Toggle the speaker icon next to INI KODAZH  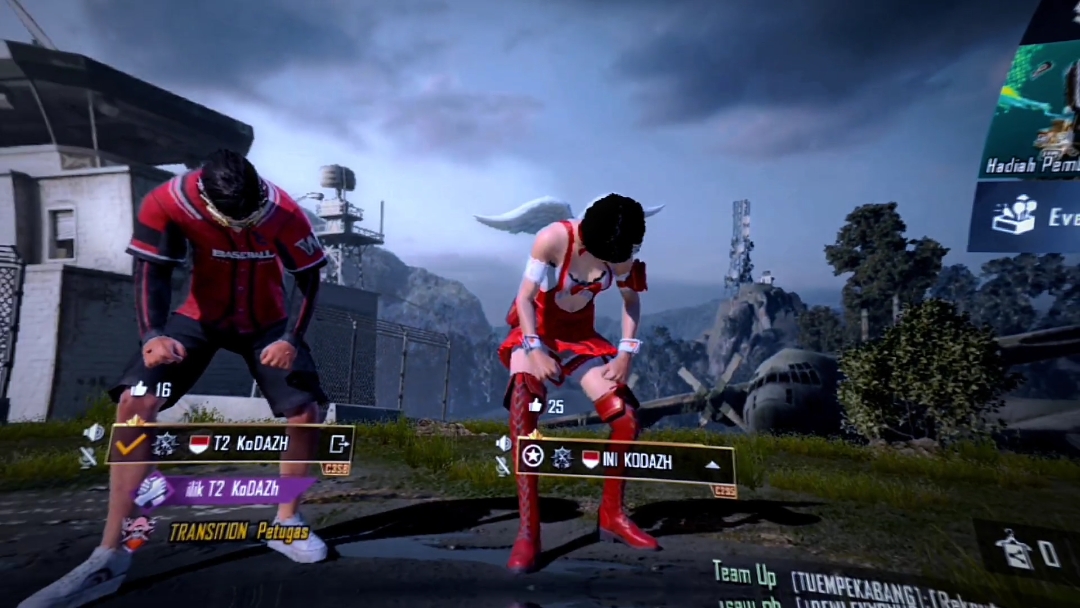pos(502,443)
